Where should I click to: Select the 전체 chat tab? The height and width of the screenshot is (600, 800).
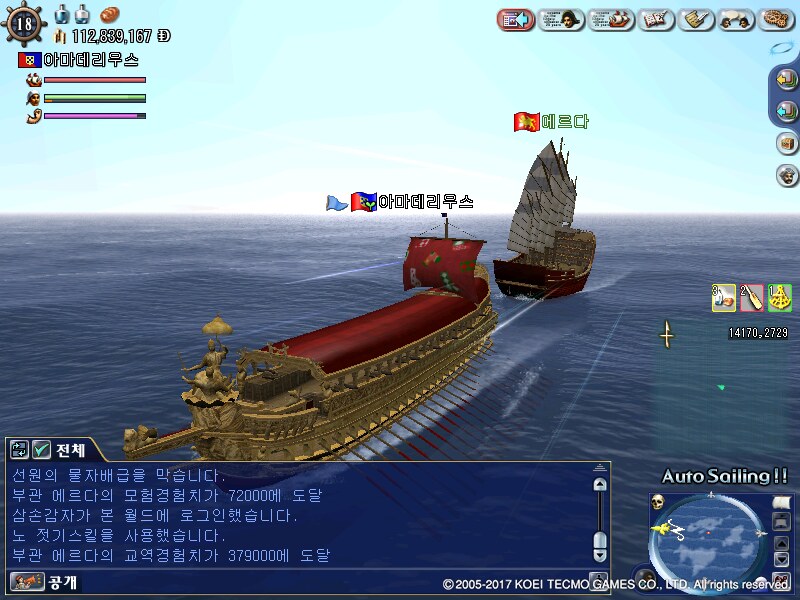[x=66, y=450]
